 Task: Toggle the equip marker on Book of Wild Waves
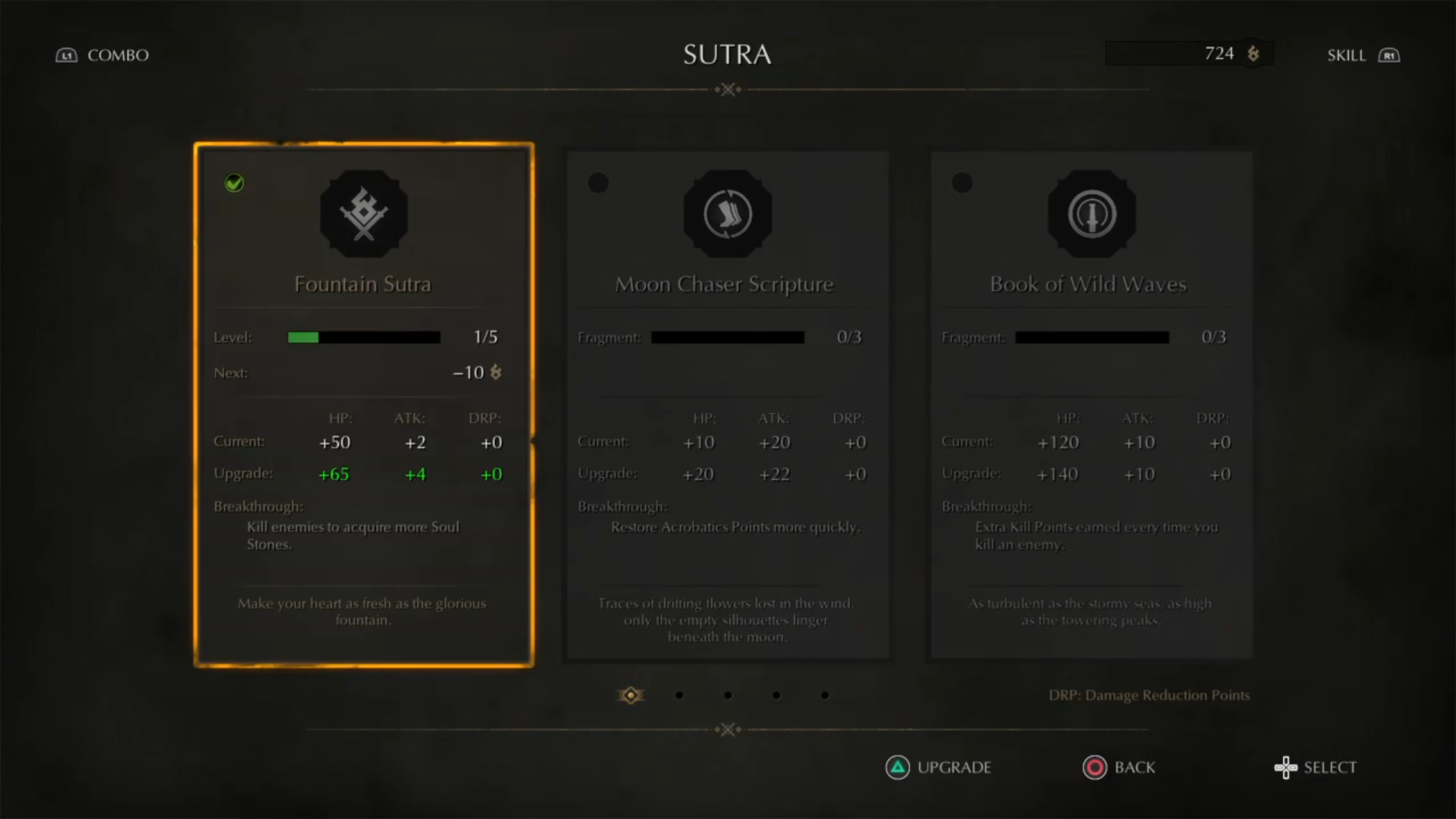(962, 183)
